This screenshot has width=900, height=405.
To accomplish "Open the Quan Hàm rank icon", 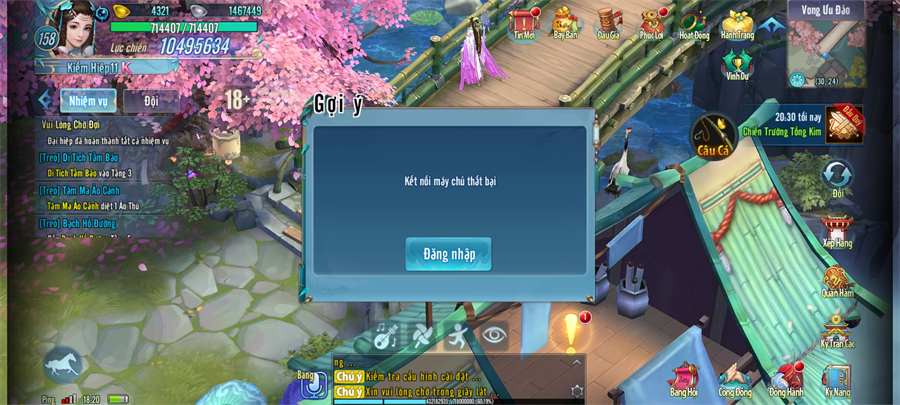I will [837, 281].
